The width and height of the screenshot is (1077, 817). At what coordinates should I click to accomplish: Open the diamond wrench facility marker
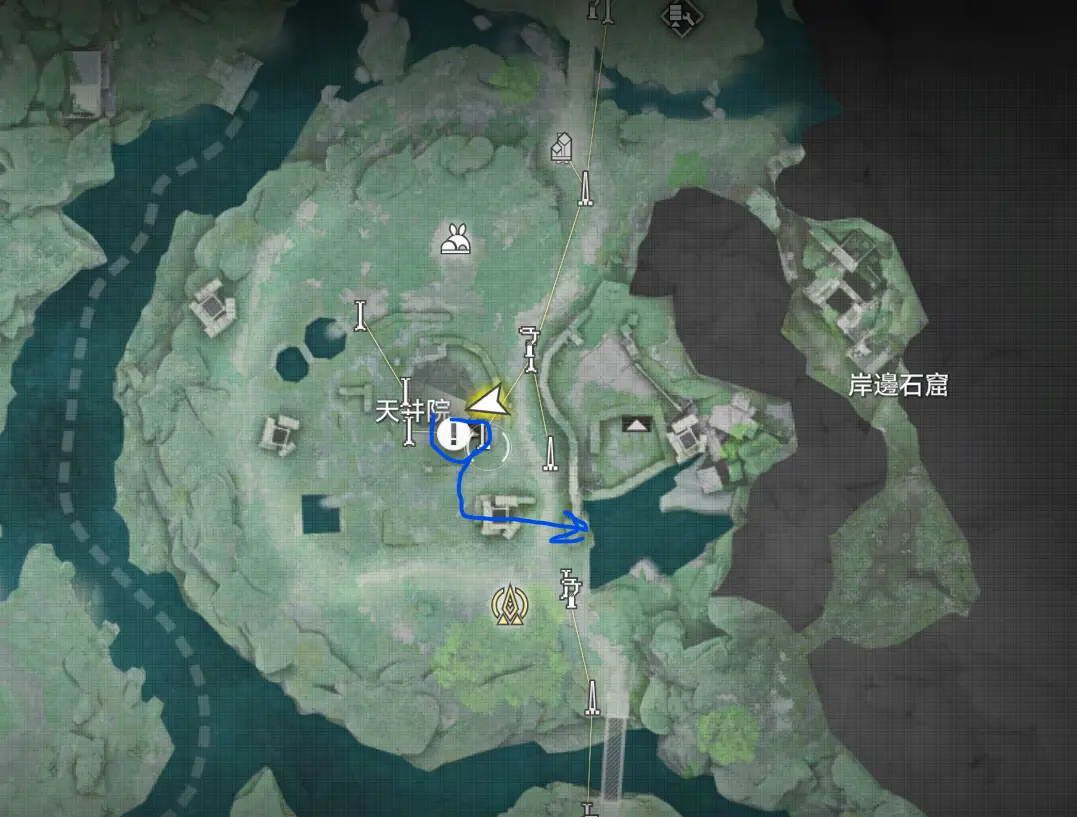coord(683,13)
